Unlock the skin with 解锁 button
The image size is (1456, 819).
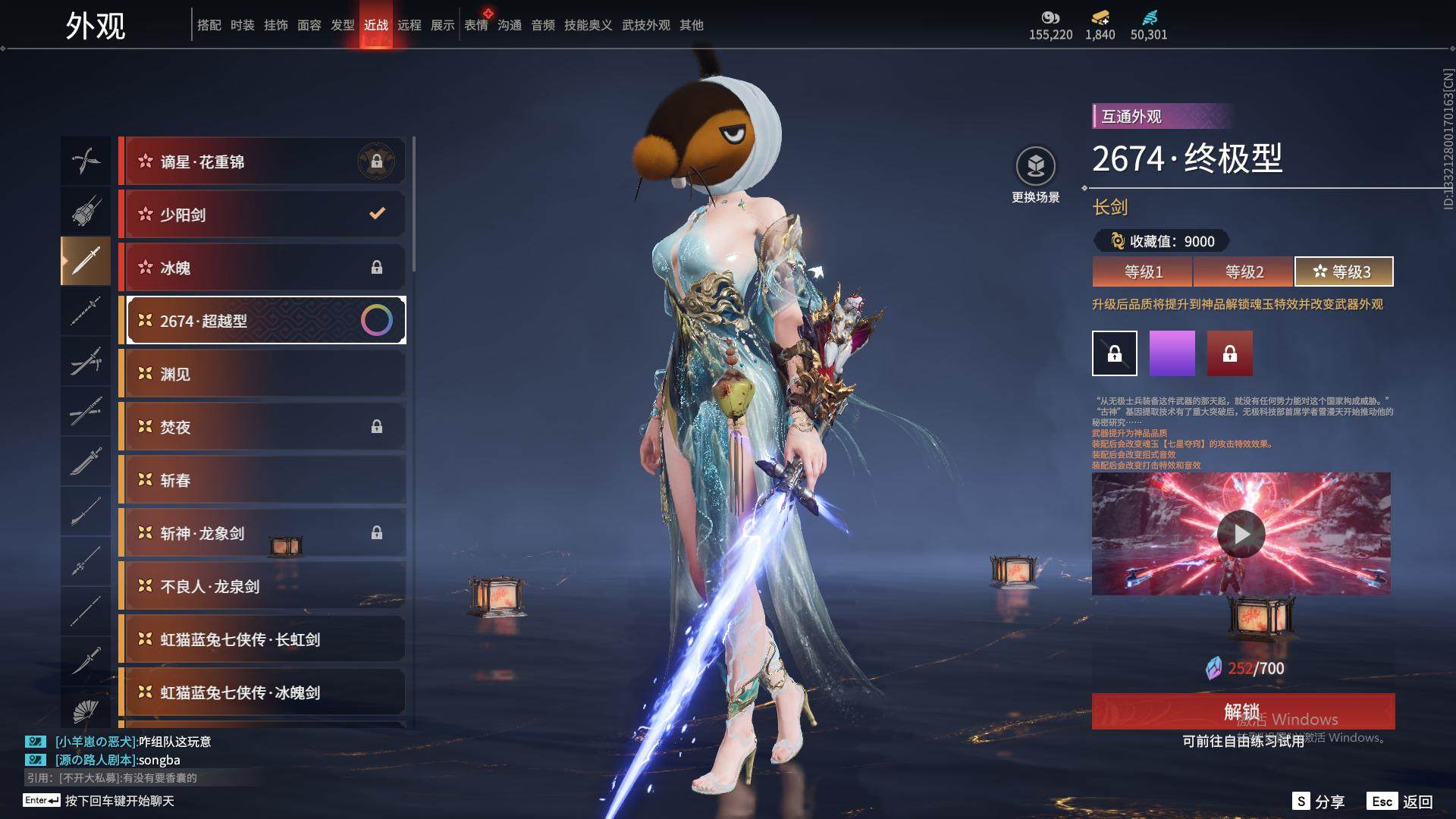pyautogui.click(x=1242, y=711)
